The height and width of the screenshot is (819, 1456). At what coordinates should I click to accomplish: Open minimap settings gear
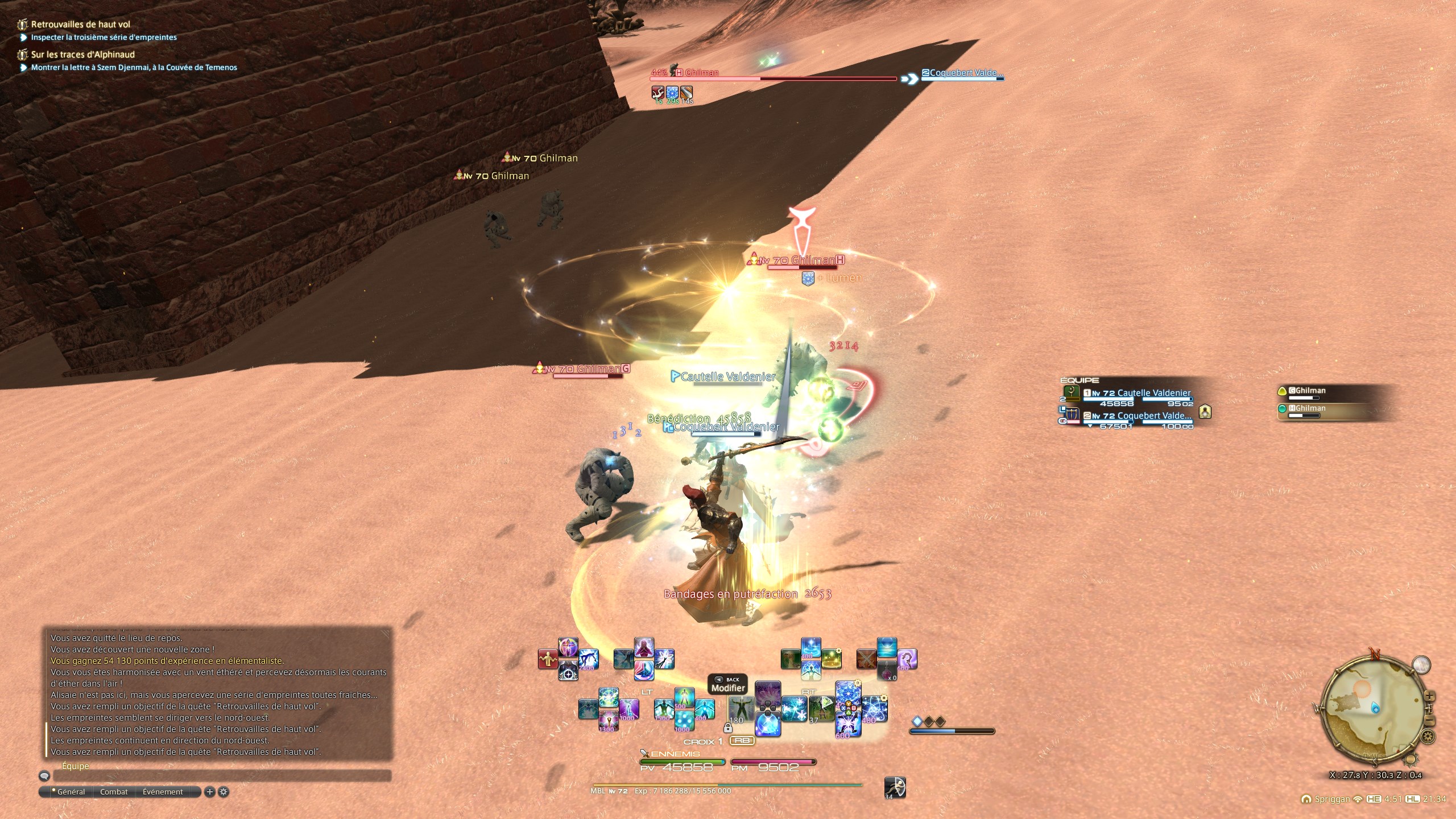[x=1428, y=737]
